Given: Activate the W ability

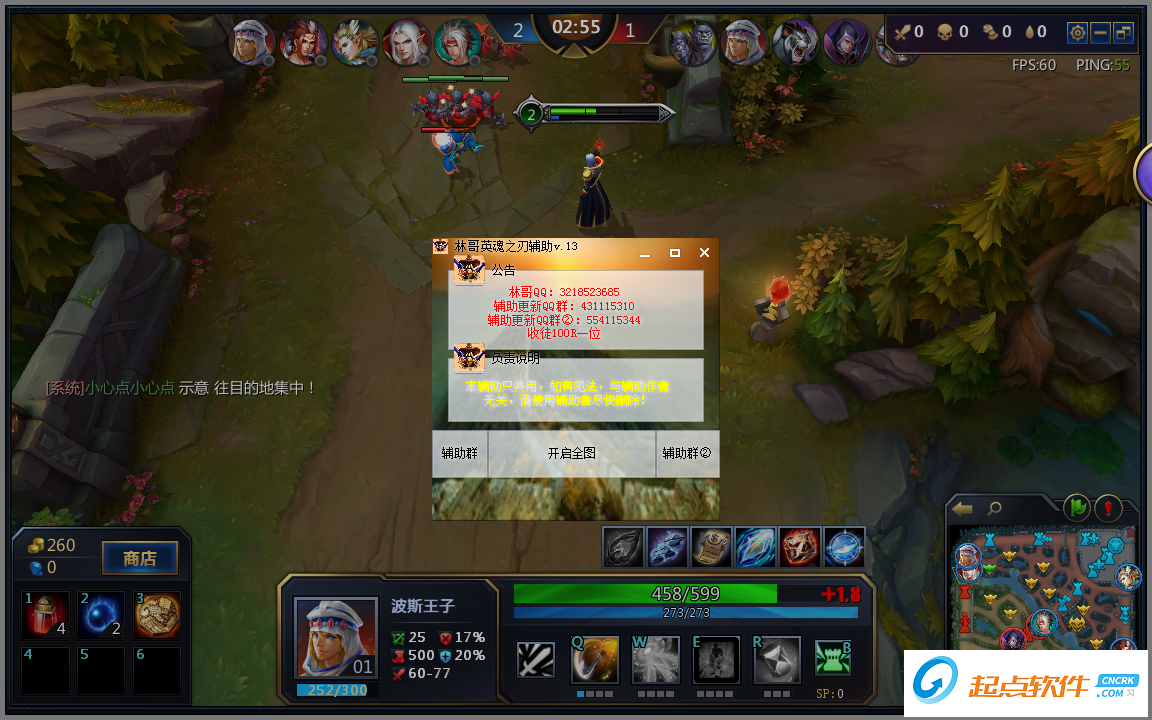Looking at the screenshot, I should 655,660.
